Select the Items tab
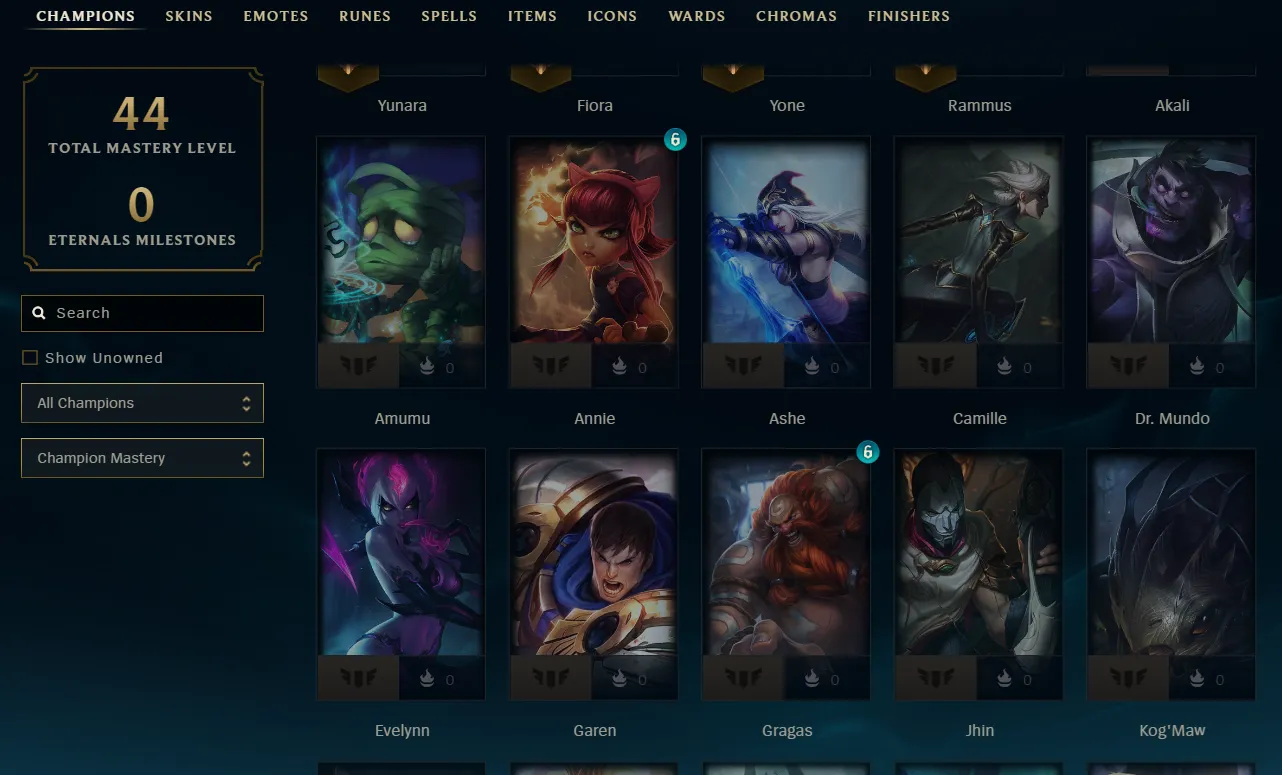This screenshot has height=775, width=1282. pyautogui.click(x=532, y=16)
